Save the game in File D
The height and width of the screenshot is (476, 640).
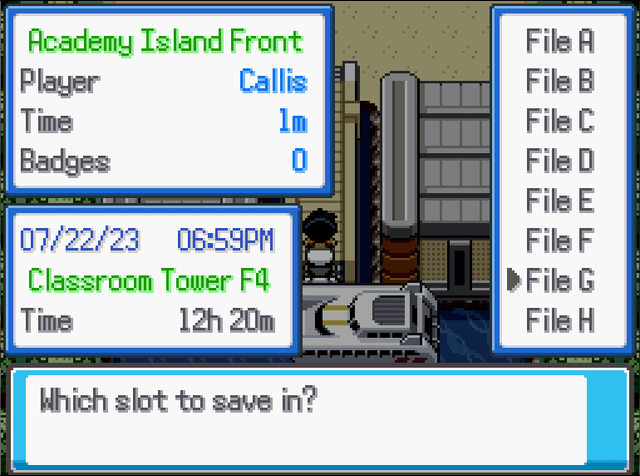[x=560, y=161]
